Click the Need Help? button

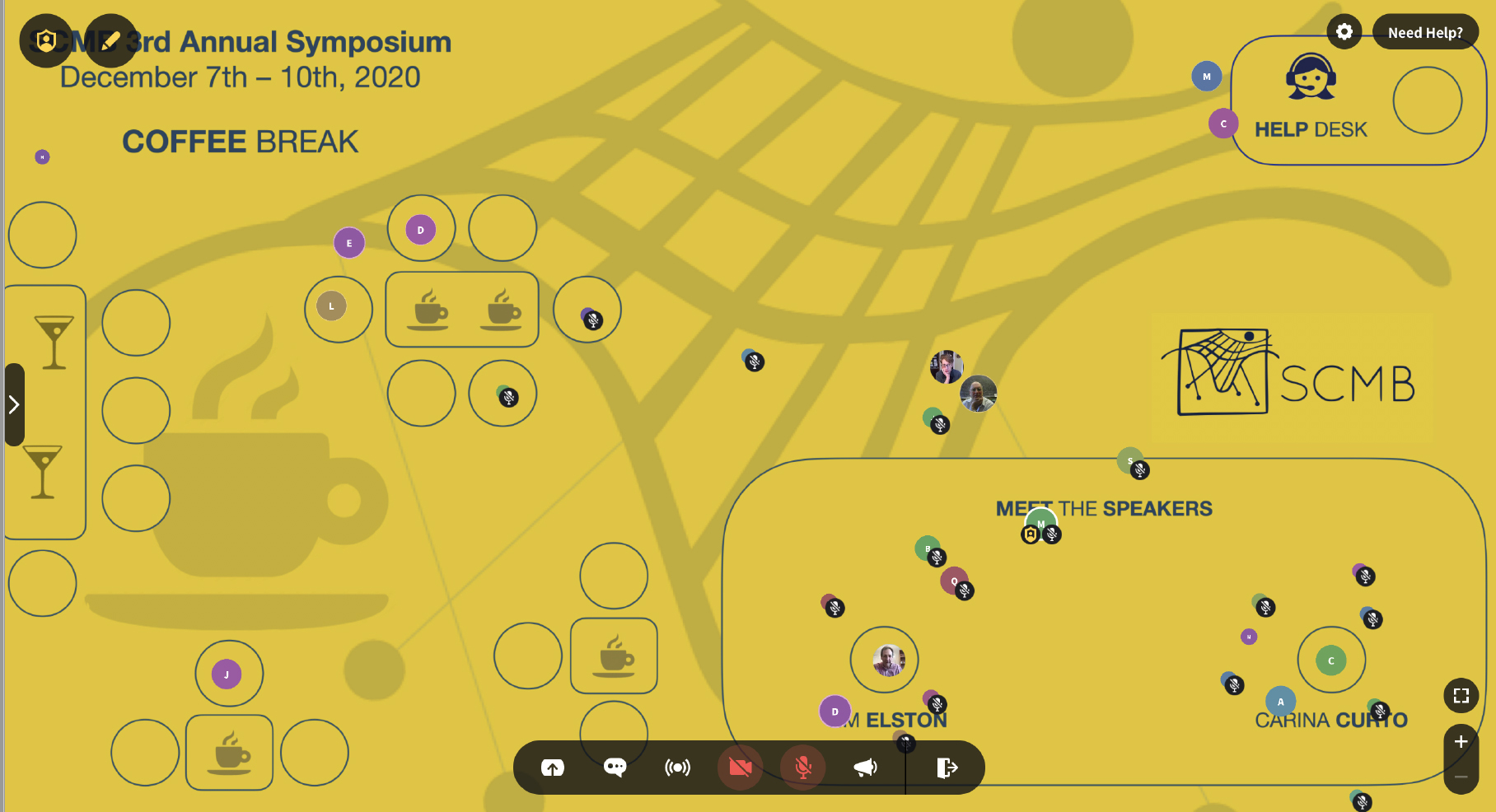tap(1426, 32)
